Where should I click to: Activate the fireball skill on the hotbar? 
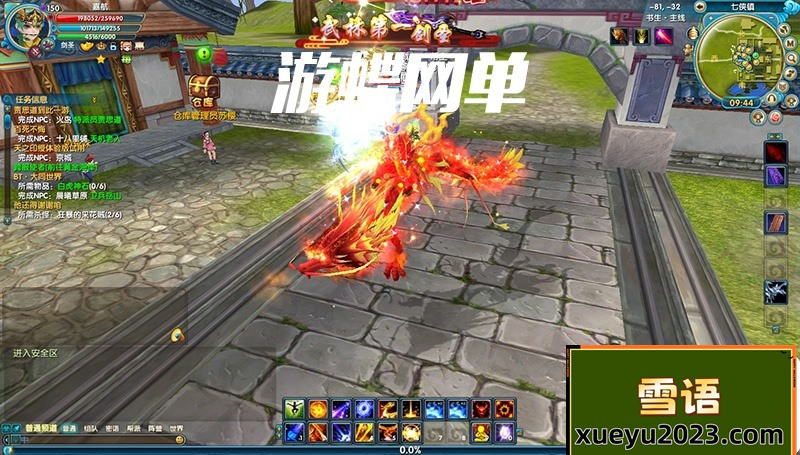(x=317, y=409)
